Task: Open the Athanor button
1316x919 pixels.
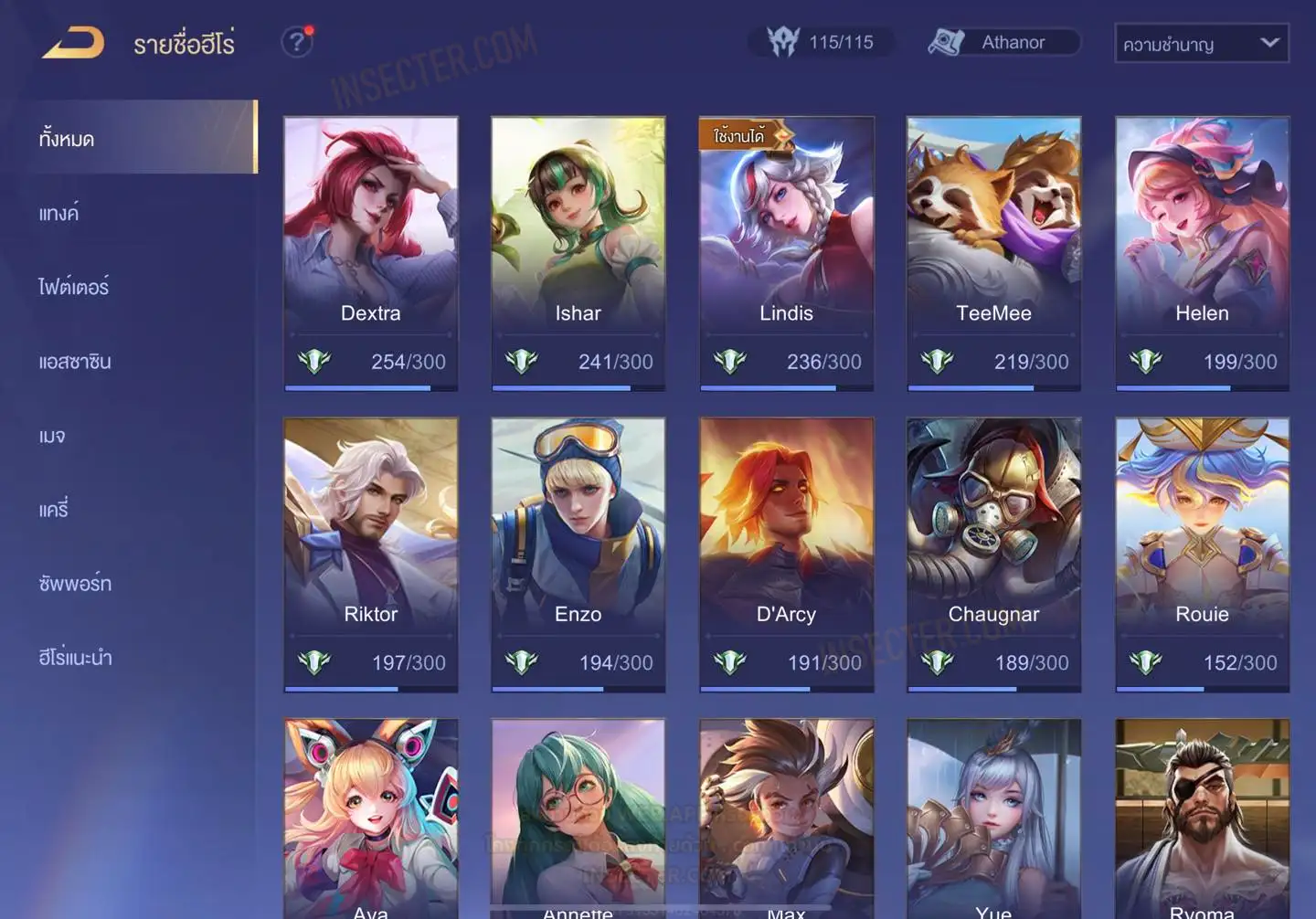Action: 1003,42
